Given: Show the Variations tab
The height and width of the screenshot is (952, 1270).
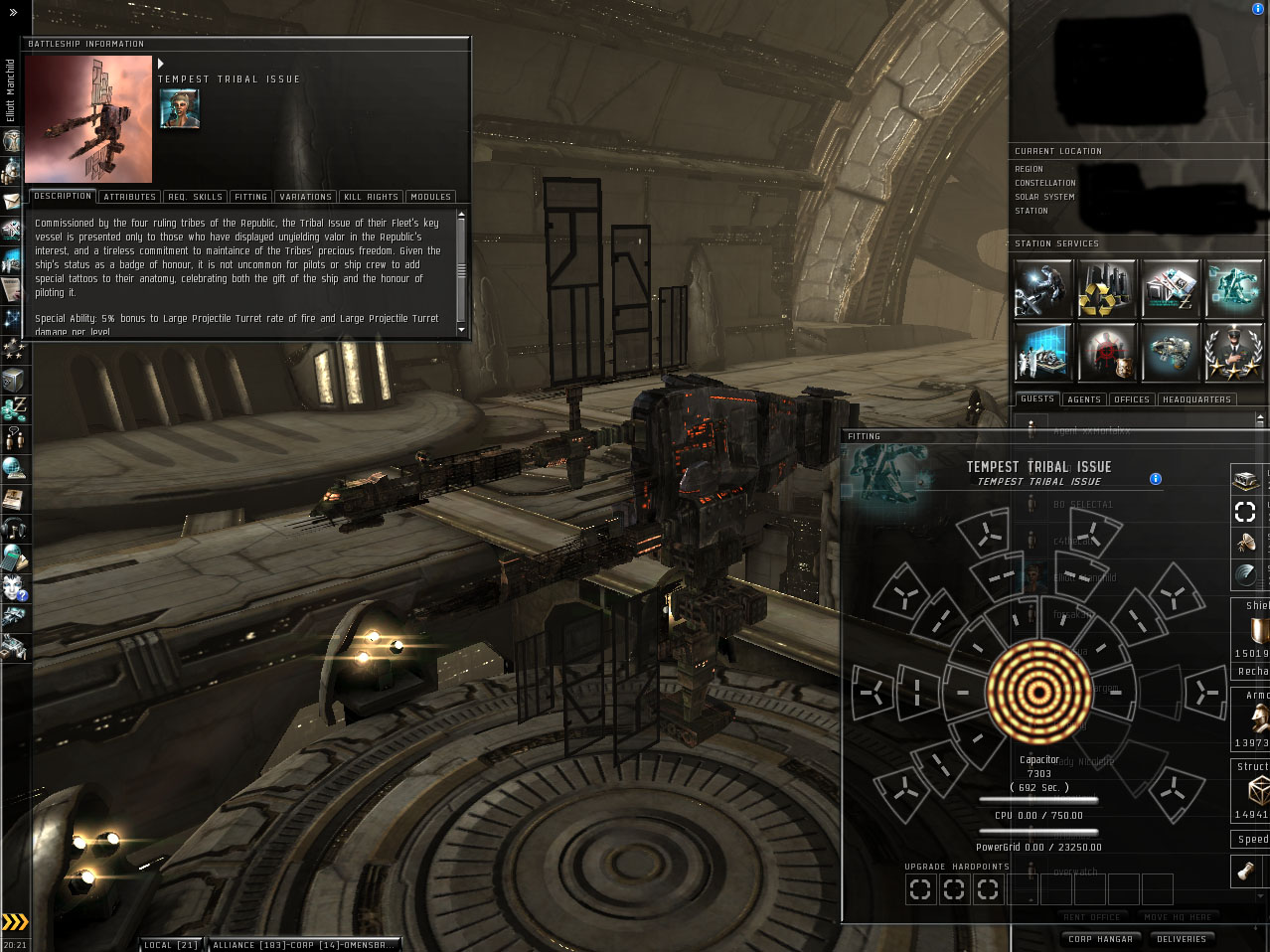Looking at the screenshot, I should [x=305, y=197].
